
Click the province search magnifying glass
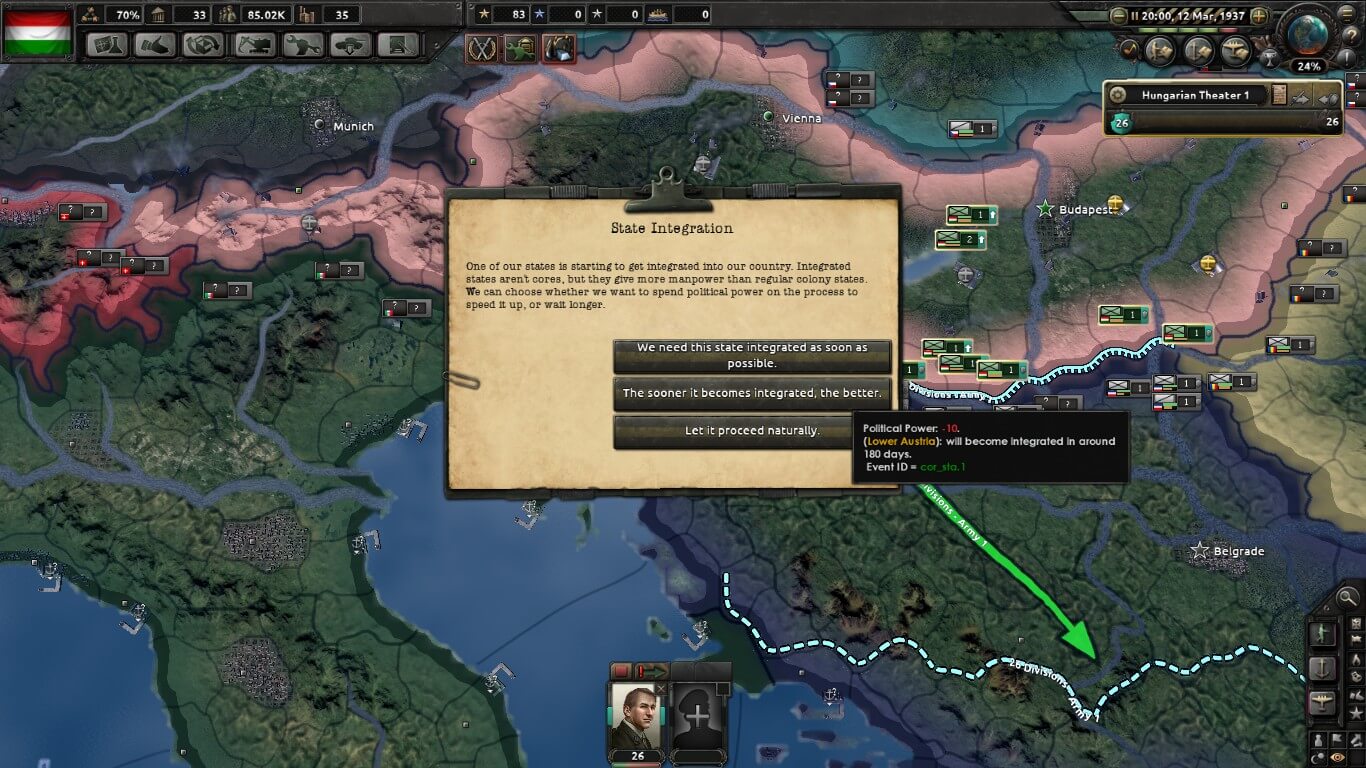[x=1346, y=598]
